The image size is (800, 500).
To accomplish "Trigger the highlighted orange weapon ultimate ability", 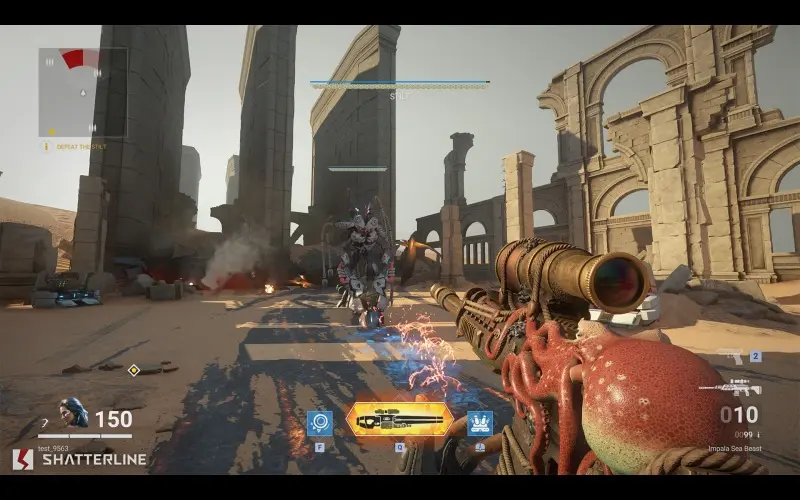I will coord(399,420).
